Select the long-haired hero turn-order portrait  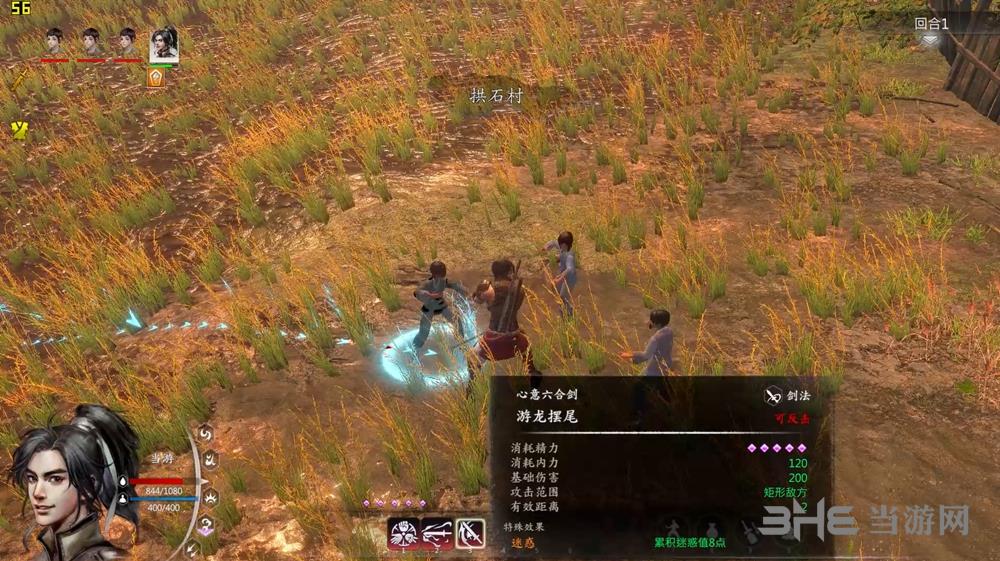click(164, 44)
